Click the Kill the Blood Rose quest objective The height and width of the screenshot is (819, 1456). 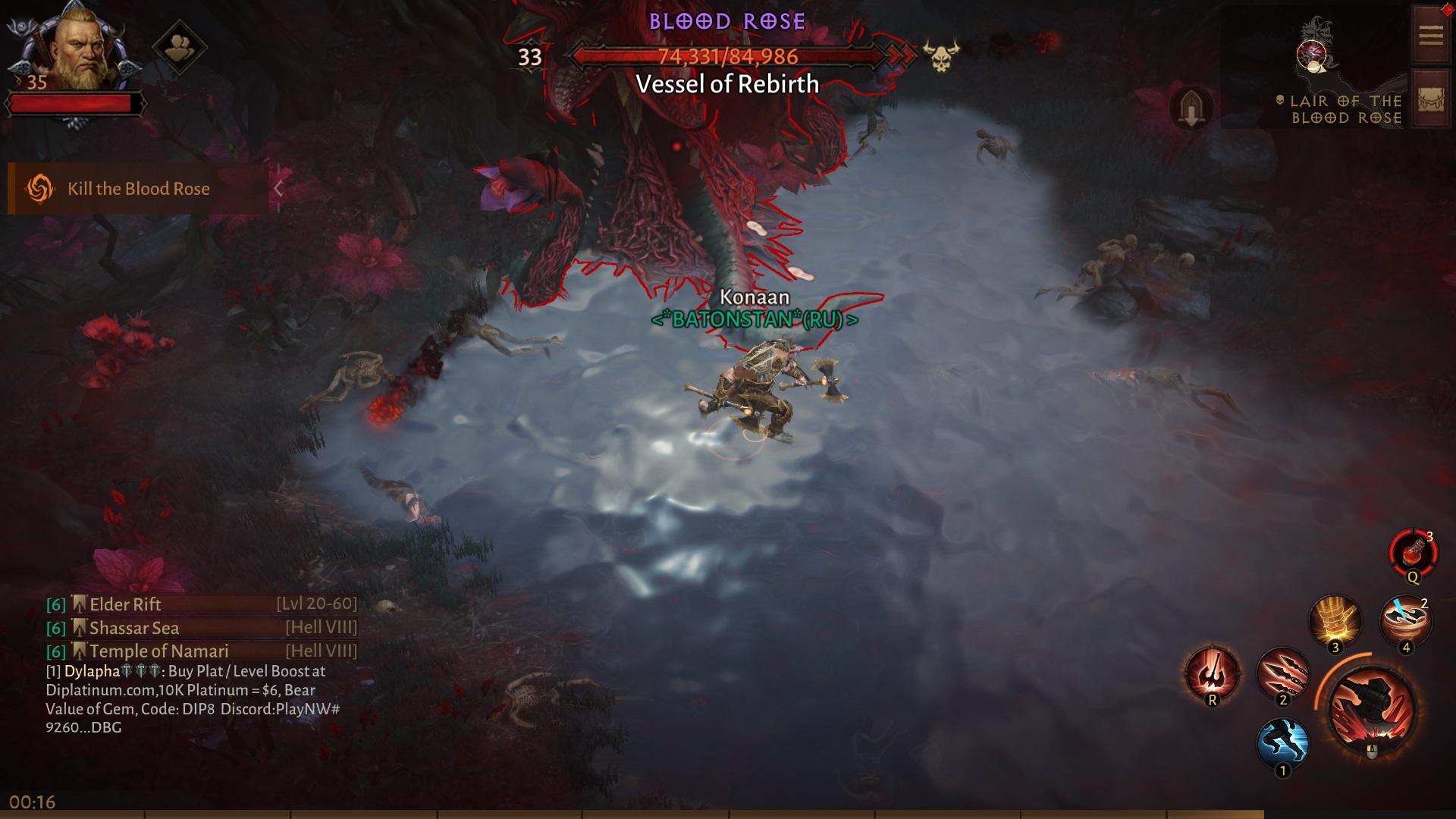click(138, 188)
